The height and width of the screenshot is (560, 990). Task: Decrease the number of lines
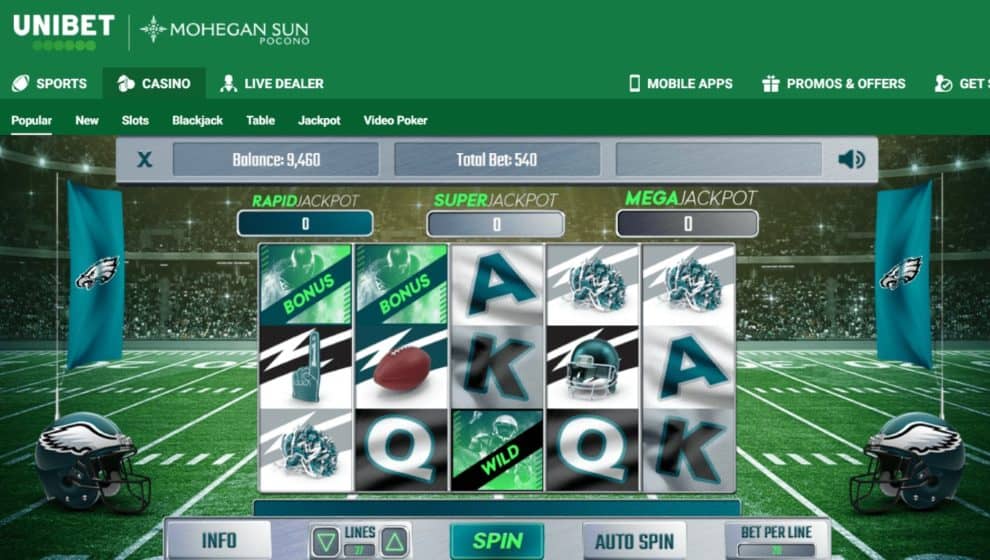click(x=325, y=541)
